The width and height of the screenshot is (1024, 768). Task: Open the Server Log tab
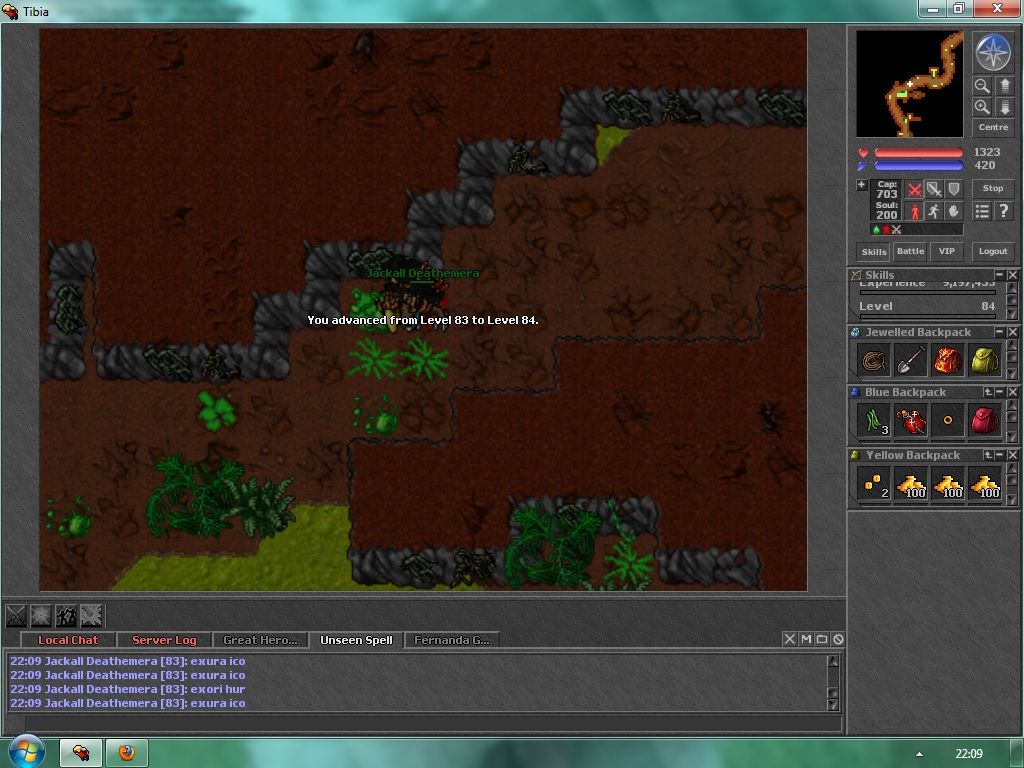click(x=164, y=640)
